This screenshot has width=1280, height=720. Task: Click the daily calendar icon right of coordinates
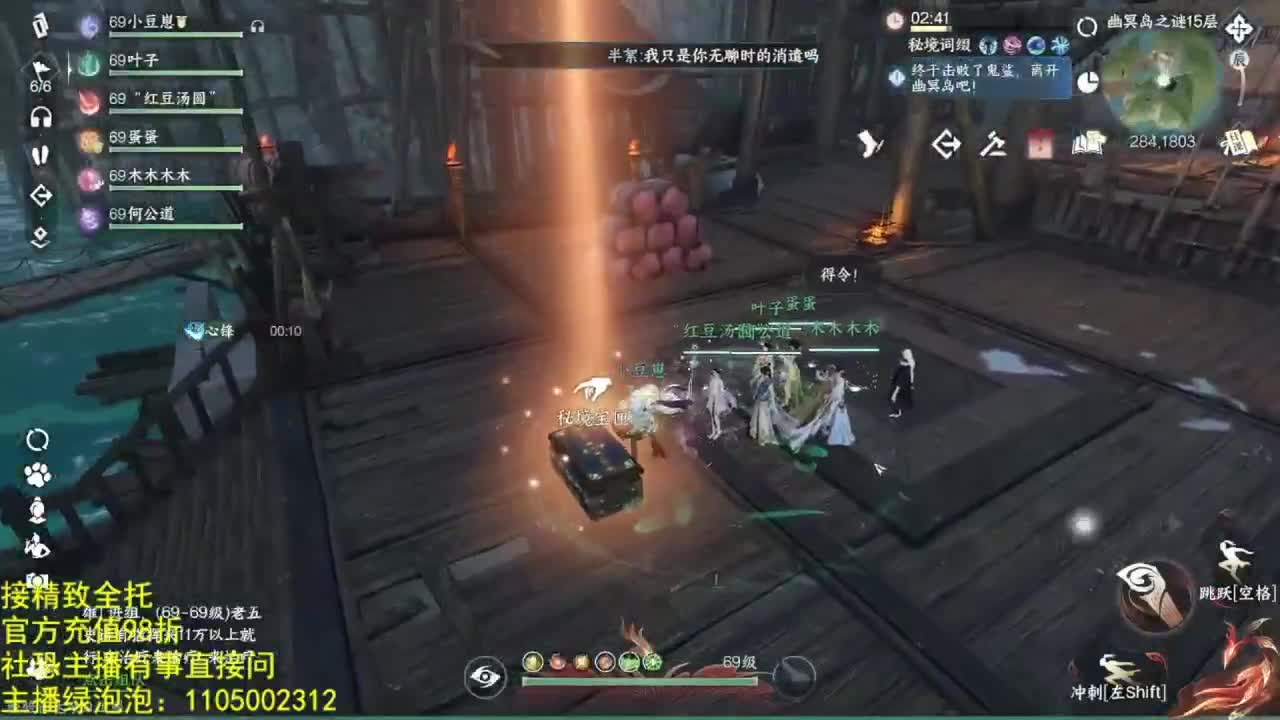[1238, 145]
